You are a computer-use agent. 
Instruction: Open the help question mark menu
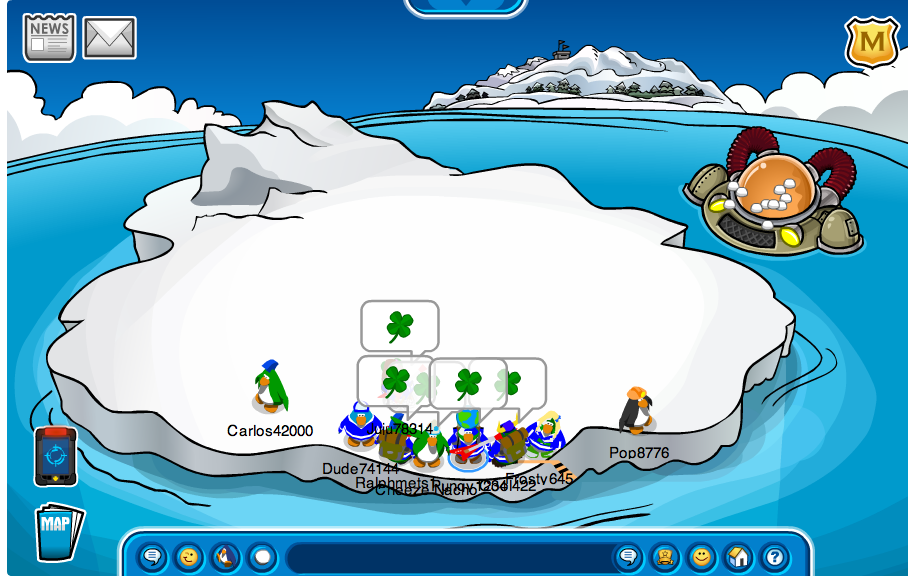[773, 556]
